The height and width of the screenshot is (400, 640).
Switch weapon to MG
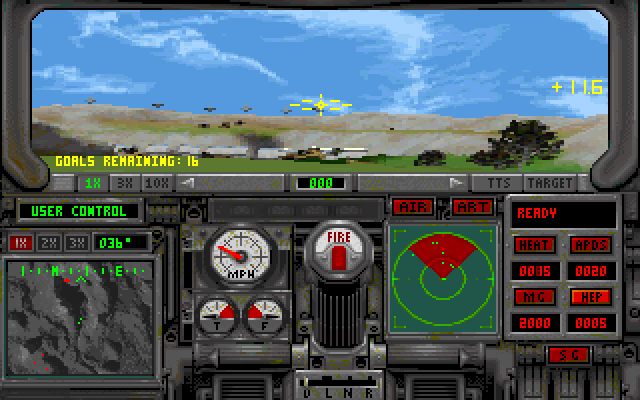535,297
